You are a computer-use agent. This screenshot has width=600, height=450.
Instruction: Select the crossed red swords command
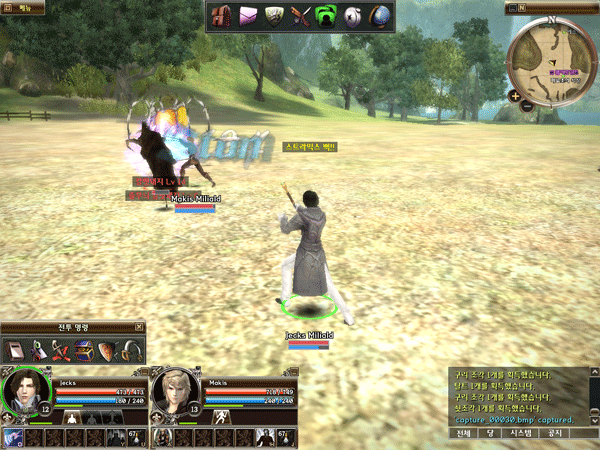[x=61, y=351]
